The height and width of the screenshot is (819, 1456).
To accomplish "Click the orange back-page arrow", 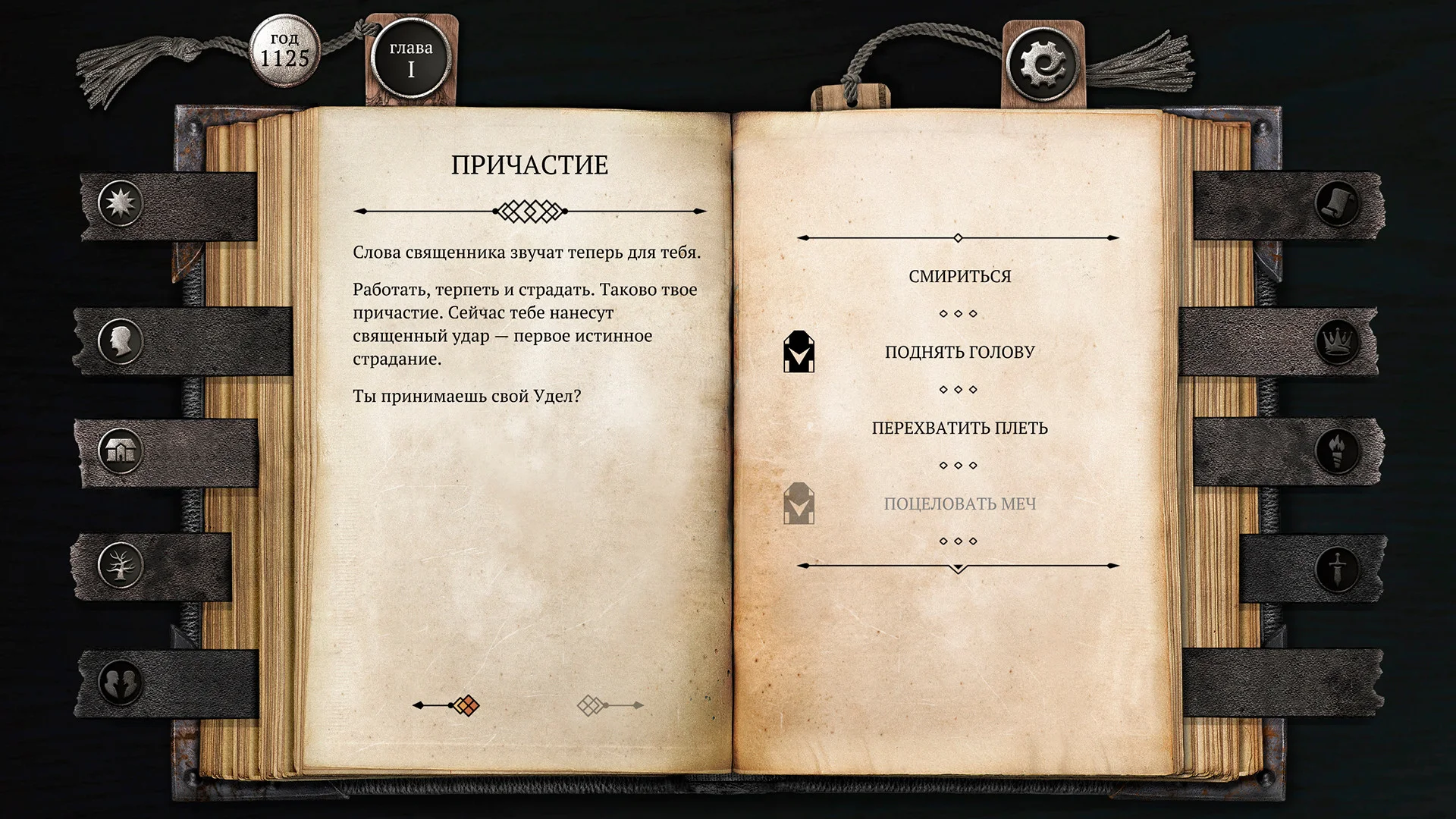I will coord(447,706).
